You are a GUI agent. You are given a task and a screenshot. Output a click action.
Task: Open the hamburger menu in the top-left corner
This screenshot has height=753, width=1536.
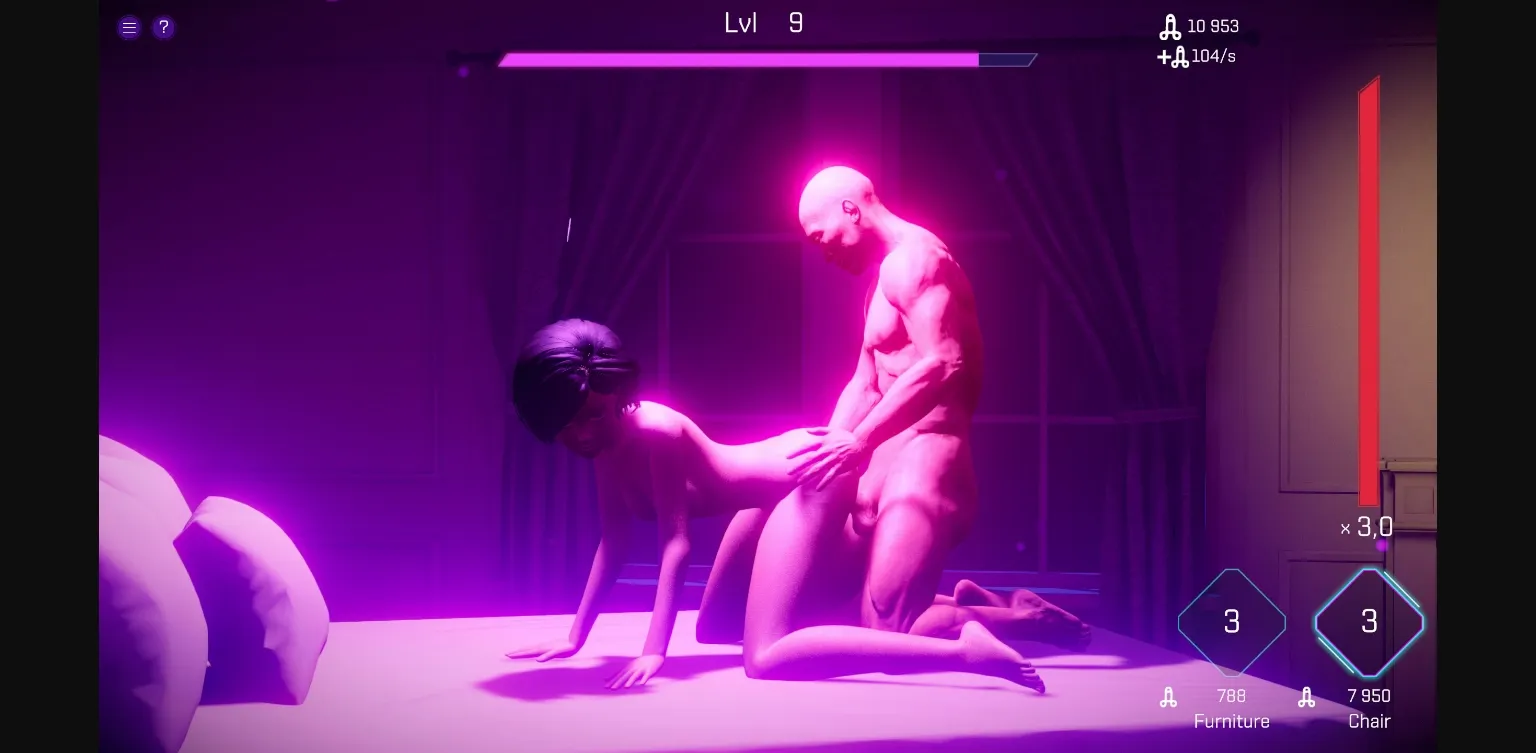click(129, 27)
